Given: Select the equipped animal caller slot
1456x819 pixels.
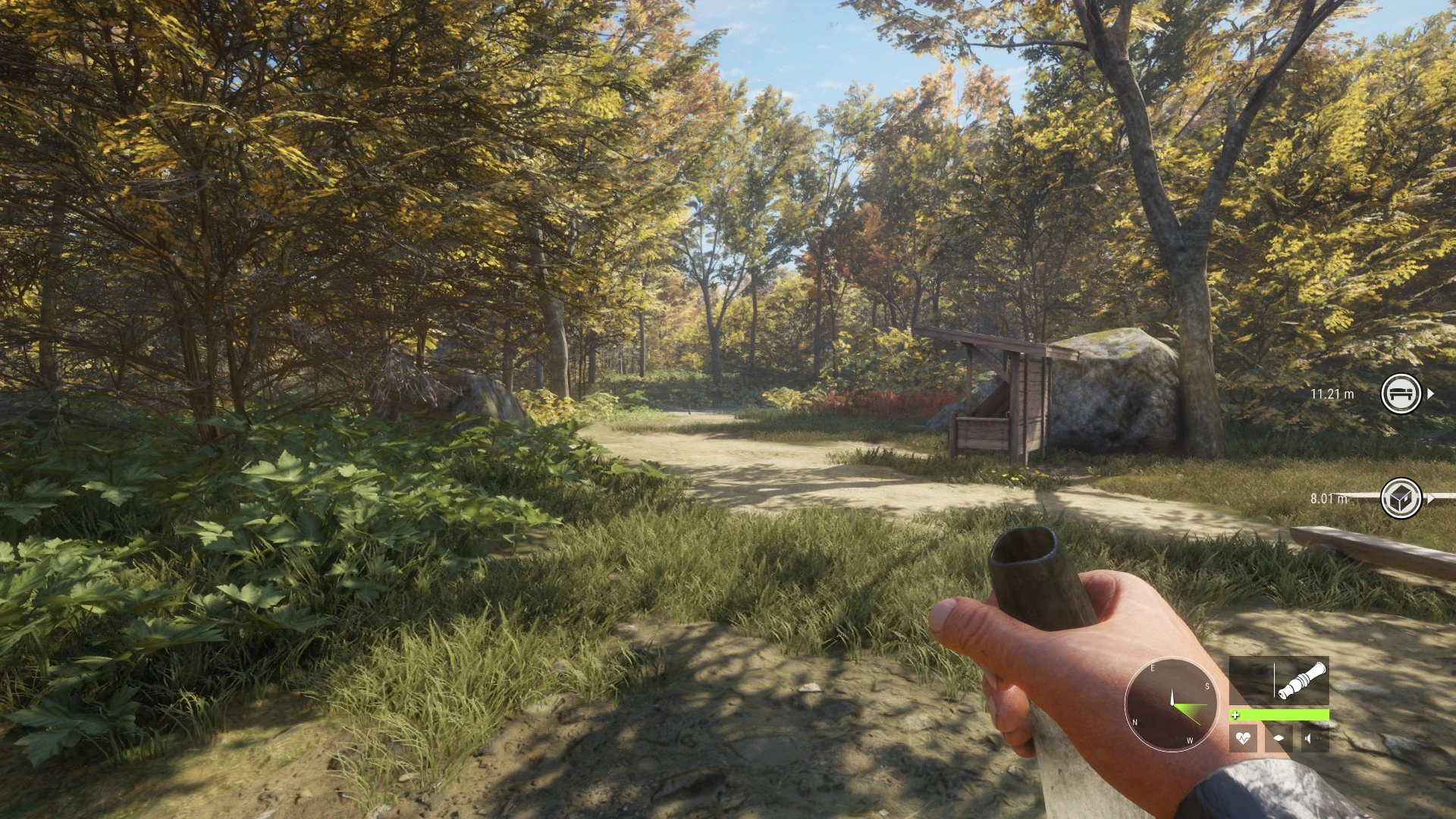Looking at the screenshot, I should [x=1279, y=681].
